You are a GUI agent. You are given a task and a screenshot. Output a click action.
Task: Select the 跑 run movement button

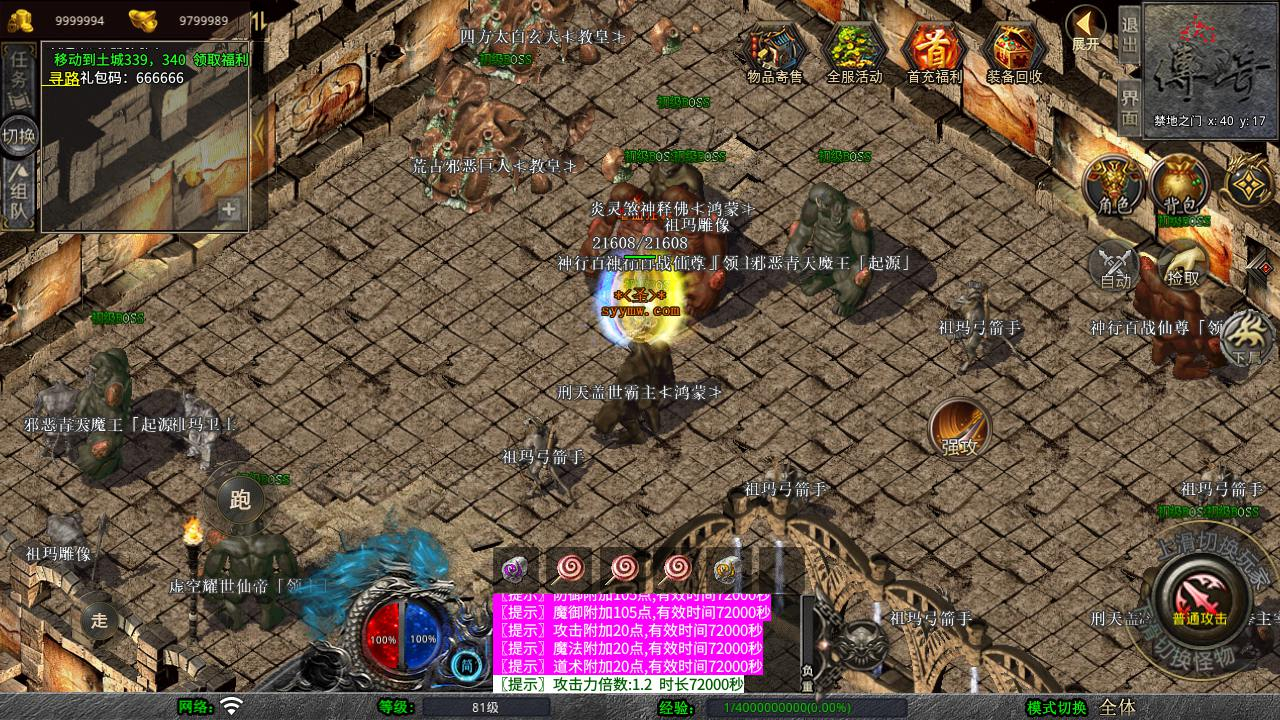[240, 498]
